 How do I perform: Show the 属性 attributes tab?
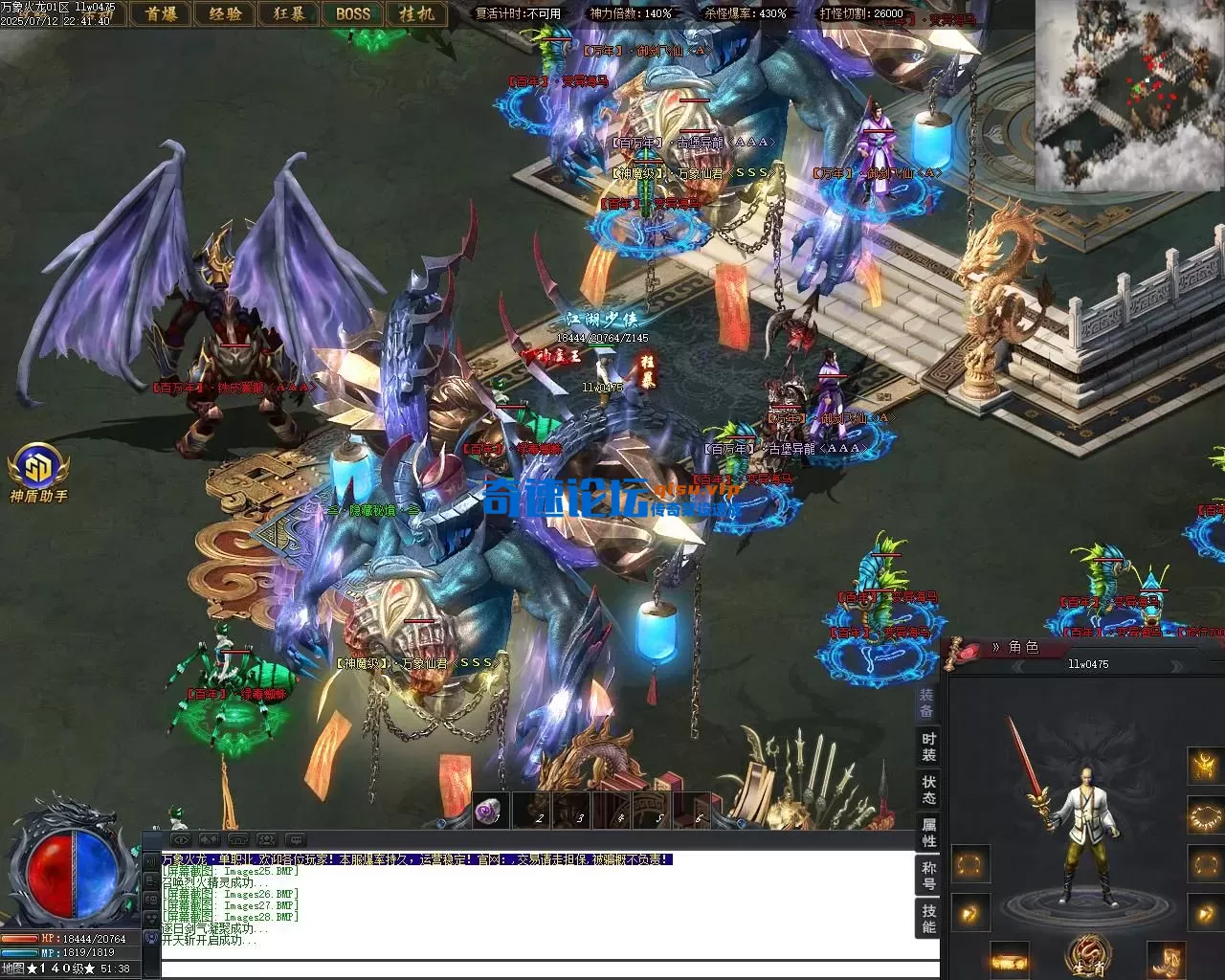pyautogui.click(x=928, y=832)
